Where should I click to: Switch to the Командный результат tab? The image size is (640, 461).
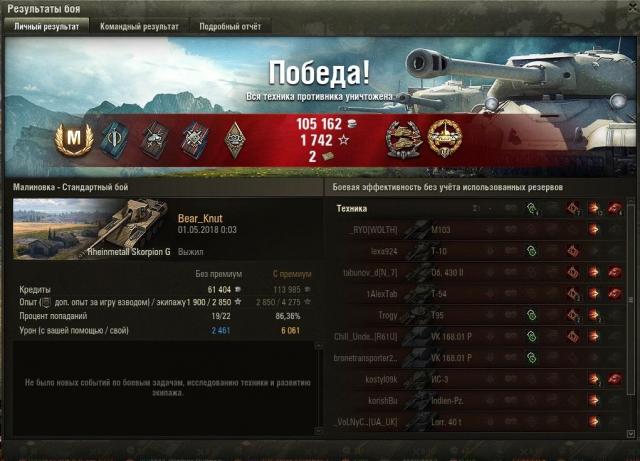(138, 27)
